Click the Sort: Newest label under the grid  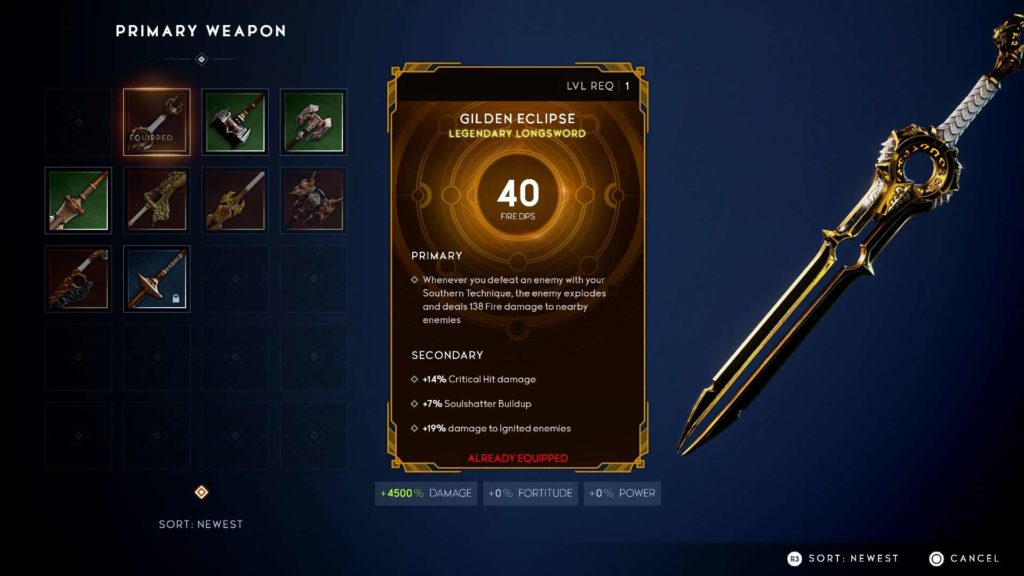200,524
